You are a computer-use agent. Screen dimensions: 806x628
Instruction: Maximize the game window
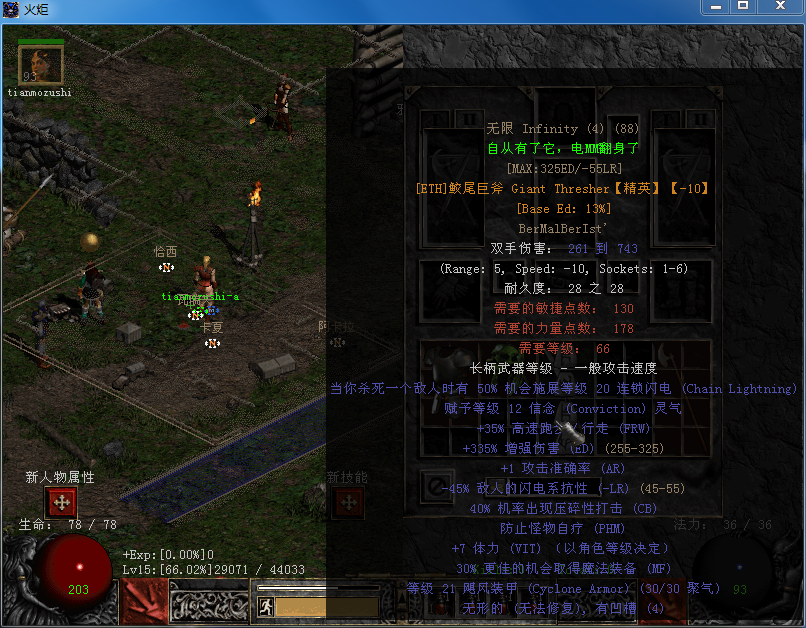[x=742, y=7]
